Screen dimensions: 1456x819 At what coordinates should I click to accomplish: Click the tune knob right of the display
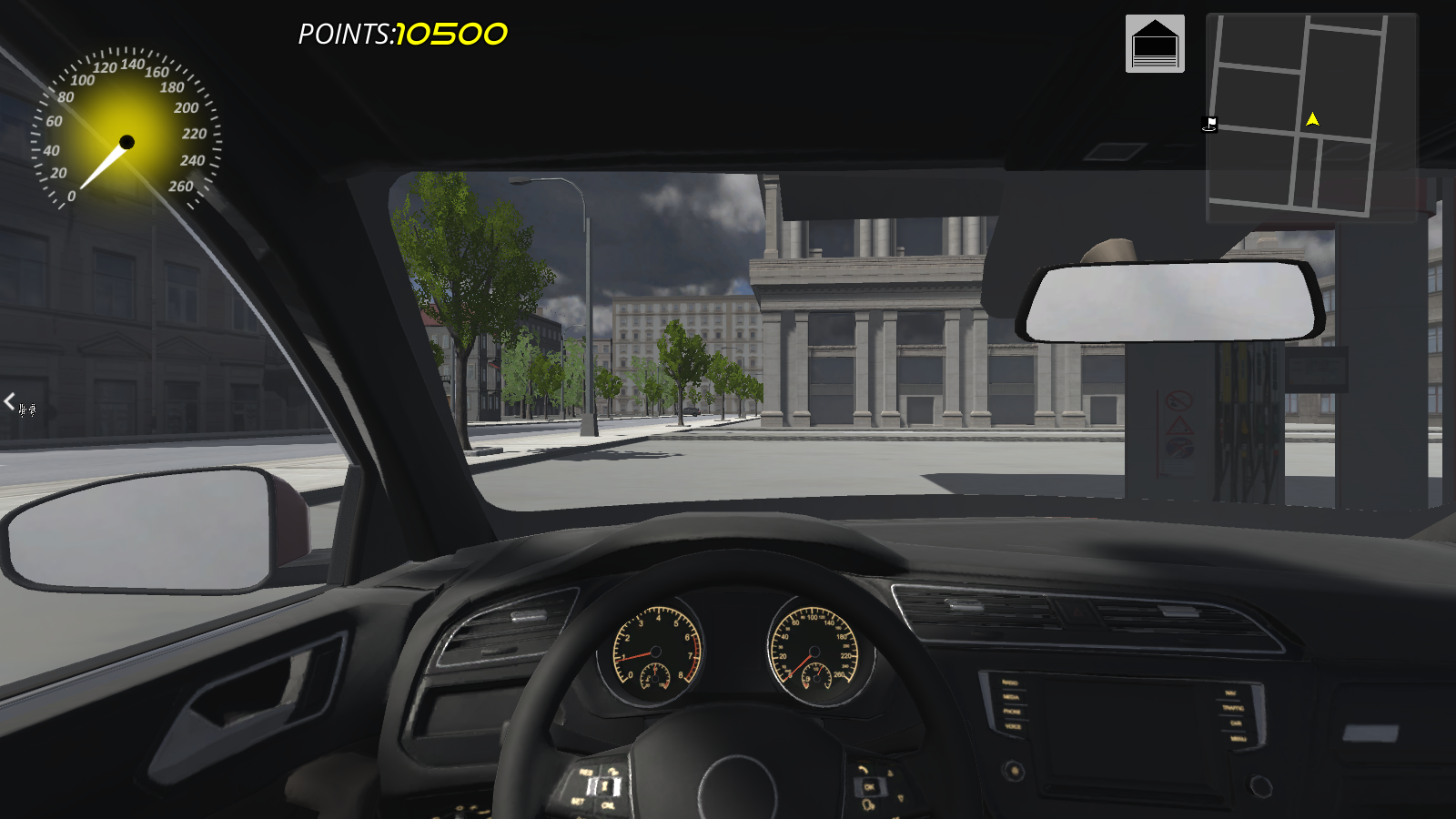pyautogui.click(x=1260, y=786)
